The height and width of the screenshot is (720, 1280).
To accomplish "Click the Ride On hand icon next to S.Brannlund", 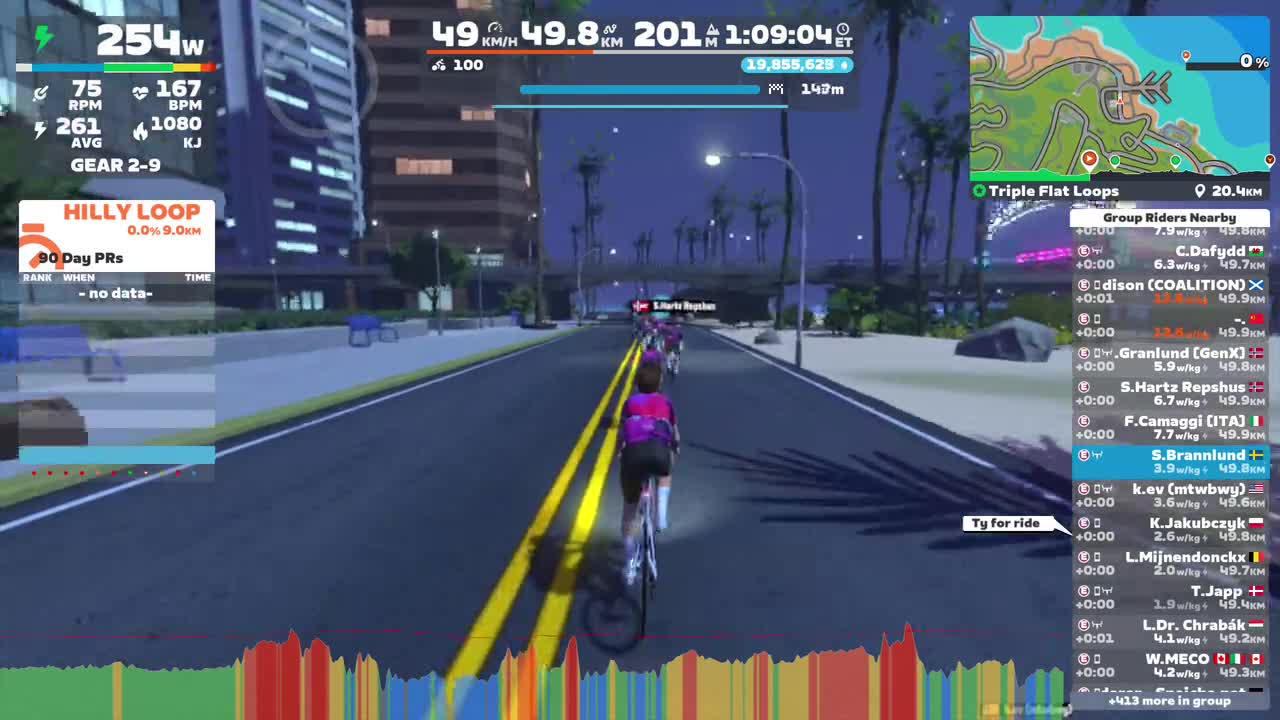I will coord(1097,455).
